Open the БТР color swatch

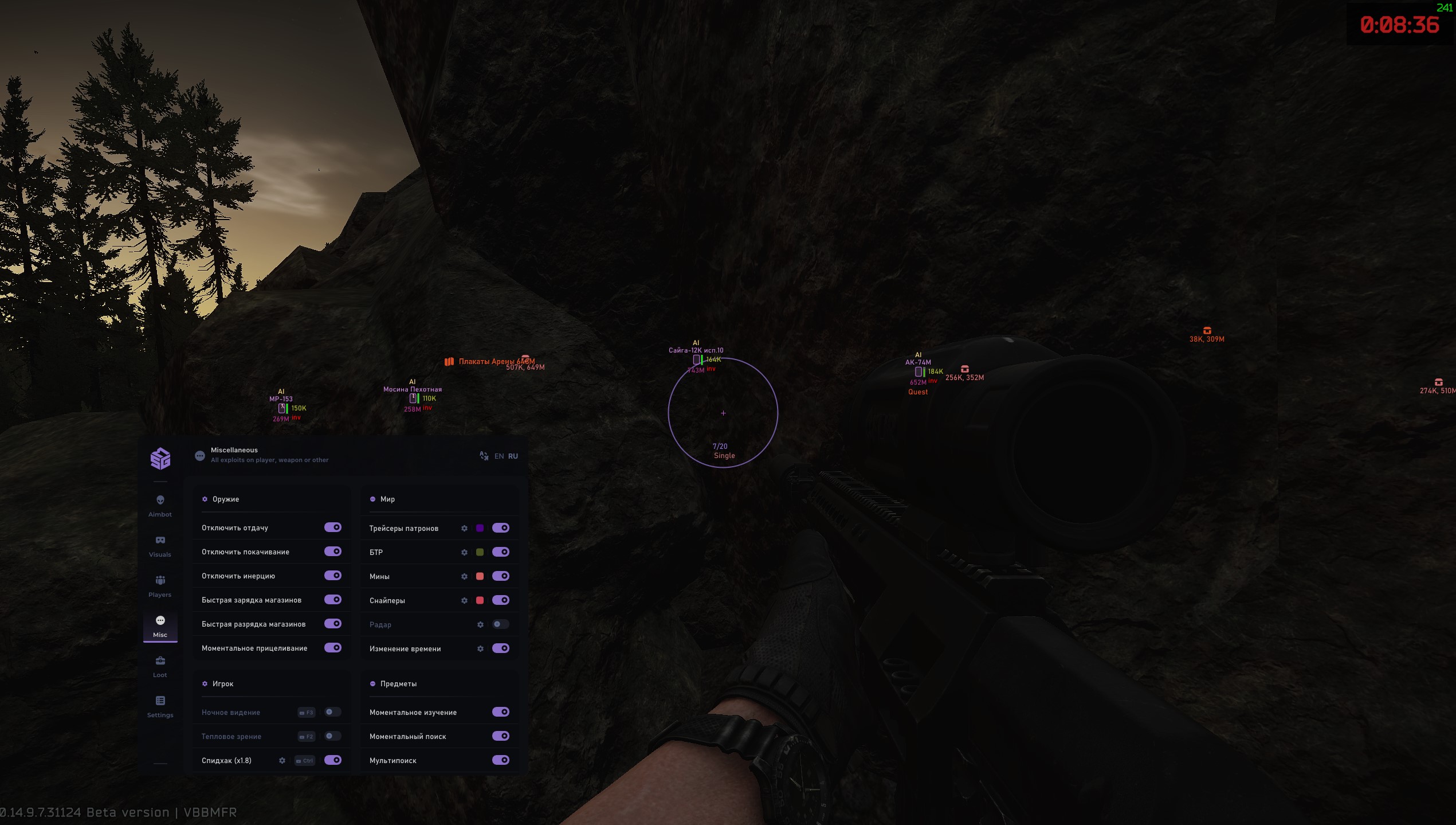480,552
